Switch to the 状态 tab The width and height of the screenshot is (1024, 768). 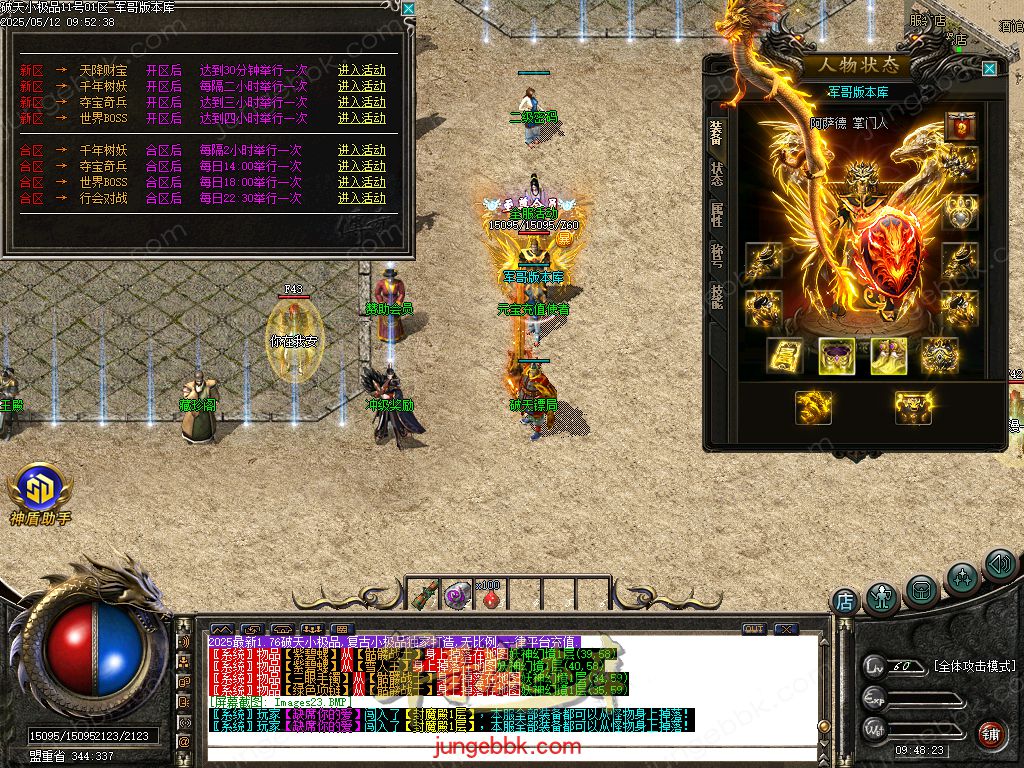716,171
